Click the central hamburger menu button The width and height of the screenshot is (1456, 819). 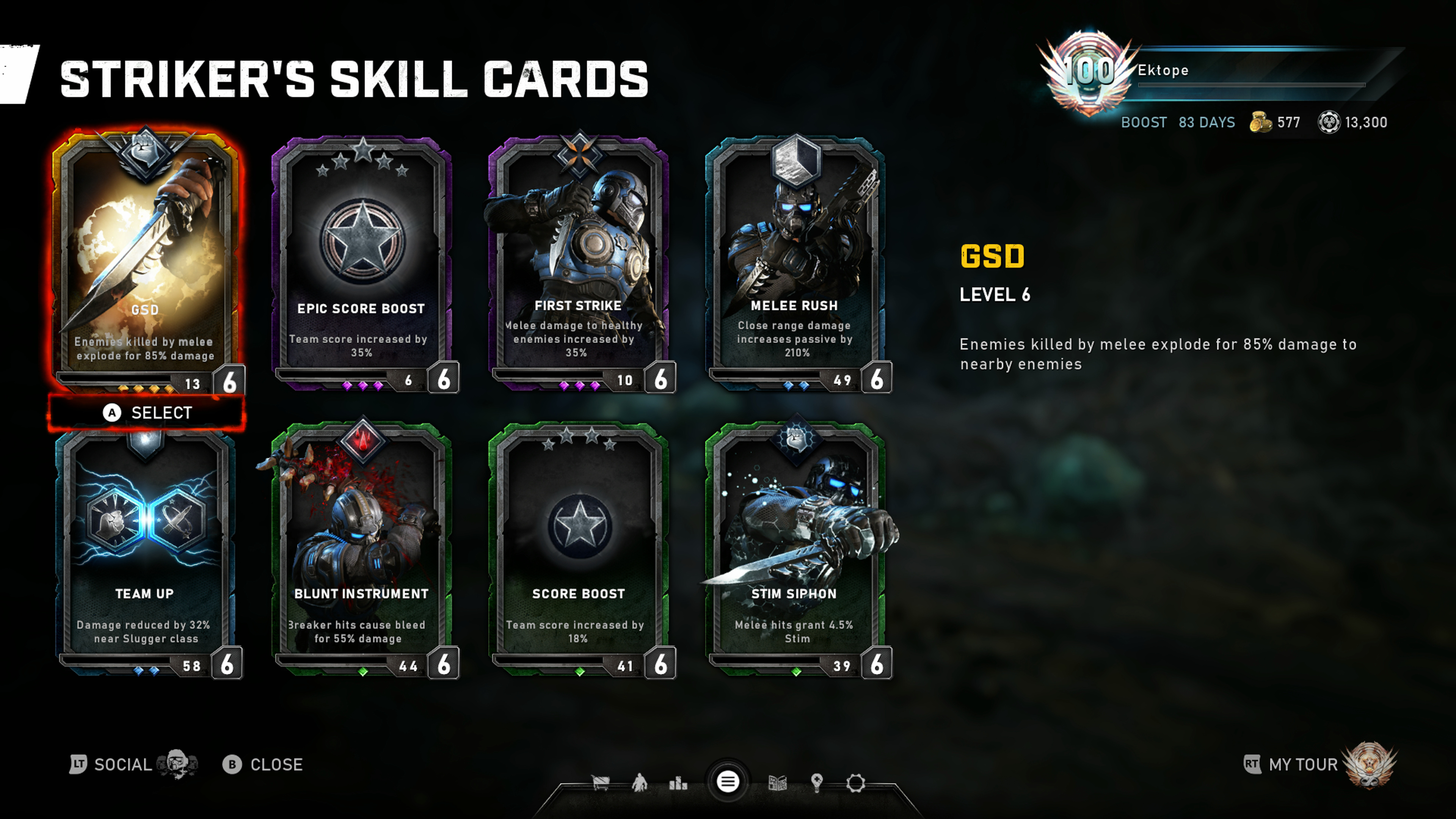[x=728, y=782]
